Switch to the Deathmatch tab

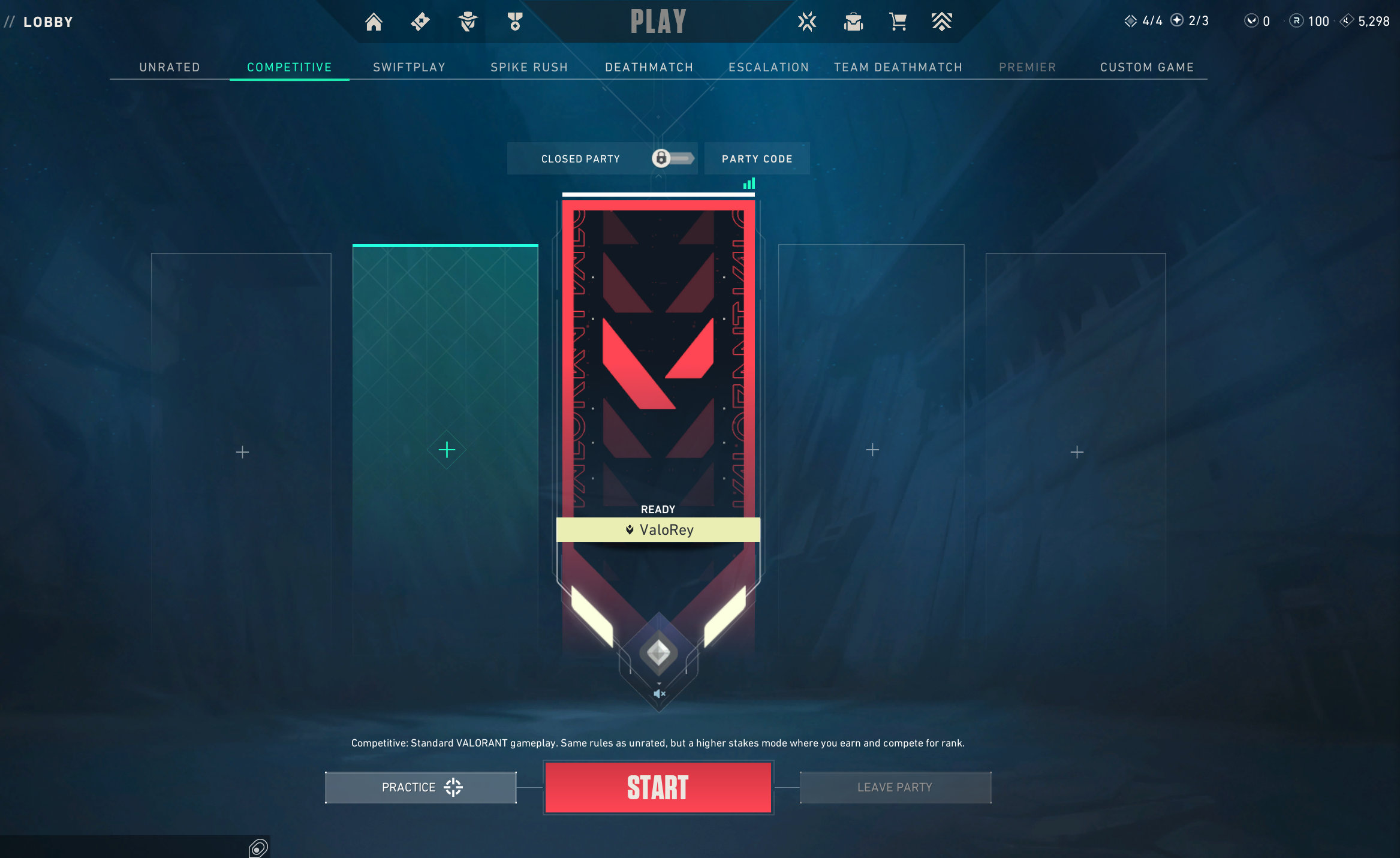coord(648,67)
